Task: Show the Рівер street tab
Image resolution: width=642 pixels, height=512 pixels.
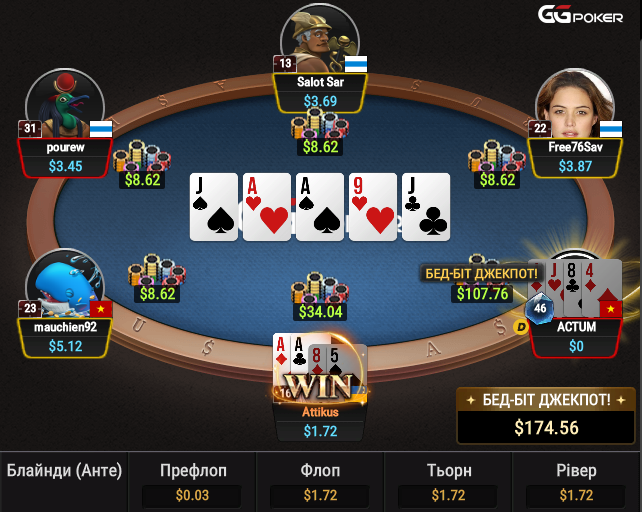Action: [577, 482]
